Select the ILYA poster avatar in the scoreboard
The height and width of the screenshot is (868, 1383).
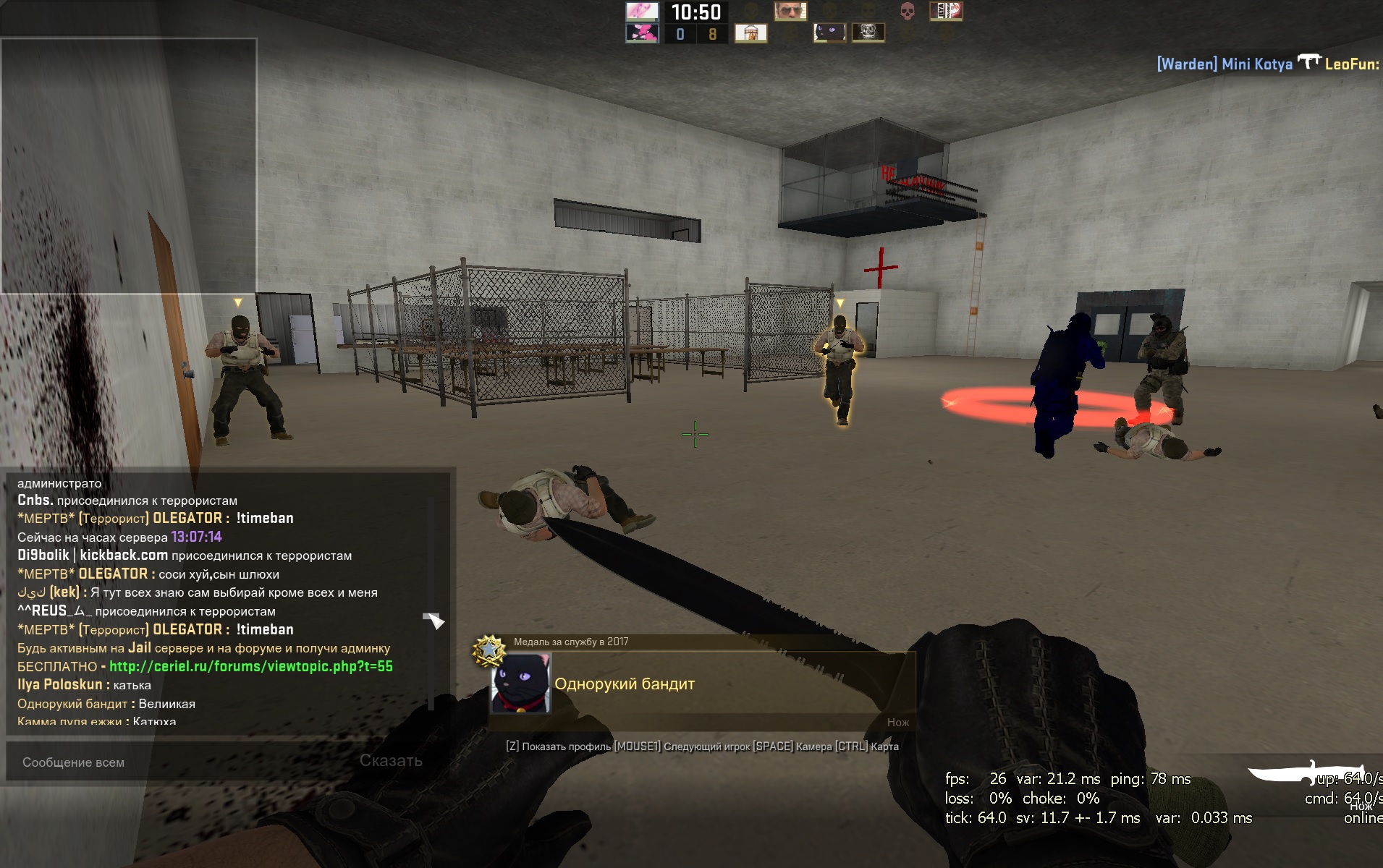[x=945, y=11]
